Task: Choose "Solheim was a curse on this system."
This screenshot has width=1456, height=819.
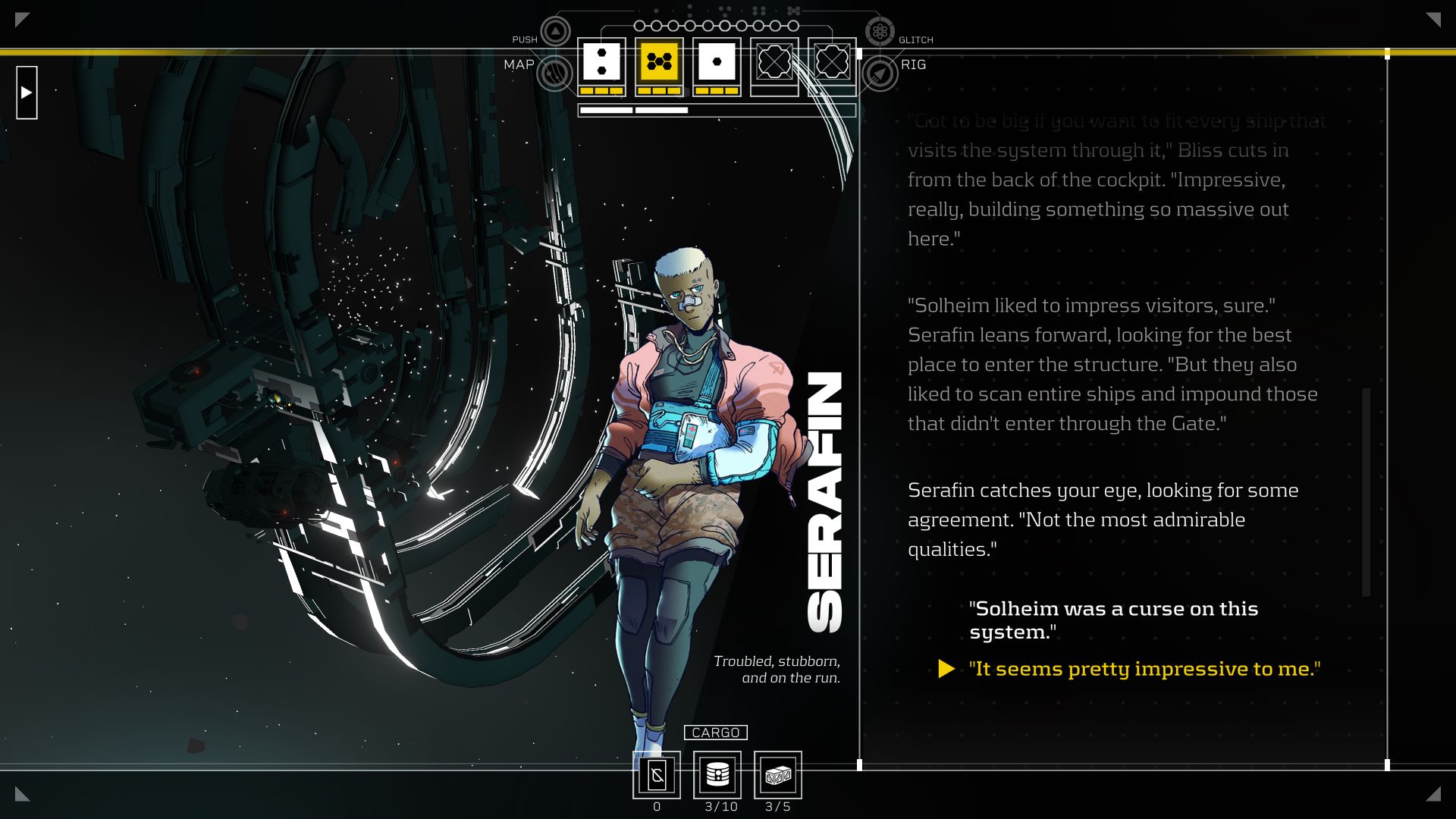Action: coord(1112,620)
